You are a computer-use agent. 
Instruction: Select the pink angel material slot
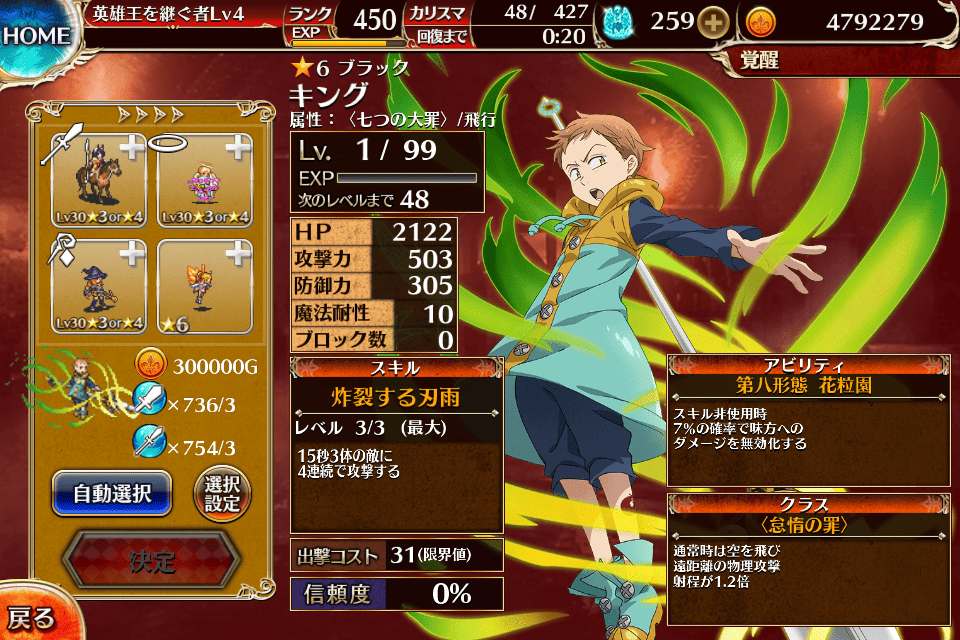pos(201,179)
